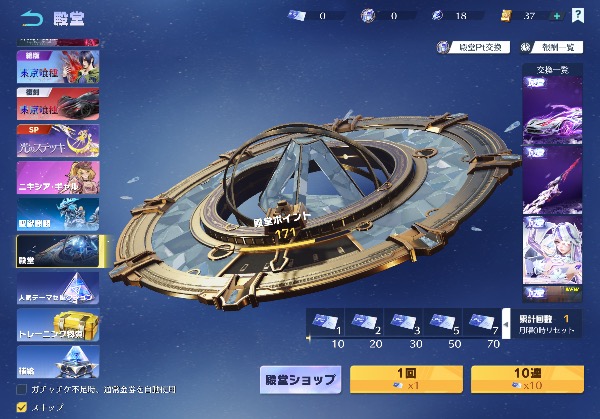Viewport: 600px width, 419px height.
Task: Choose the ニキシア・ギャル banner
Action: click(57, 176)
